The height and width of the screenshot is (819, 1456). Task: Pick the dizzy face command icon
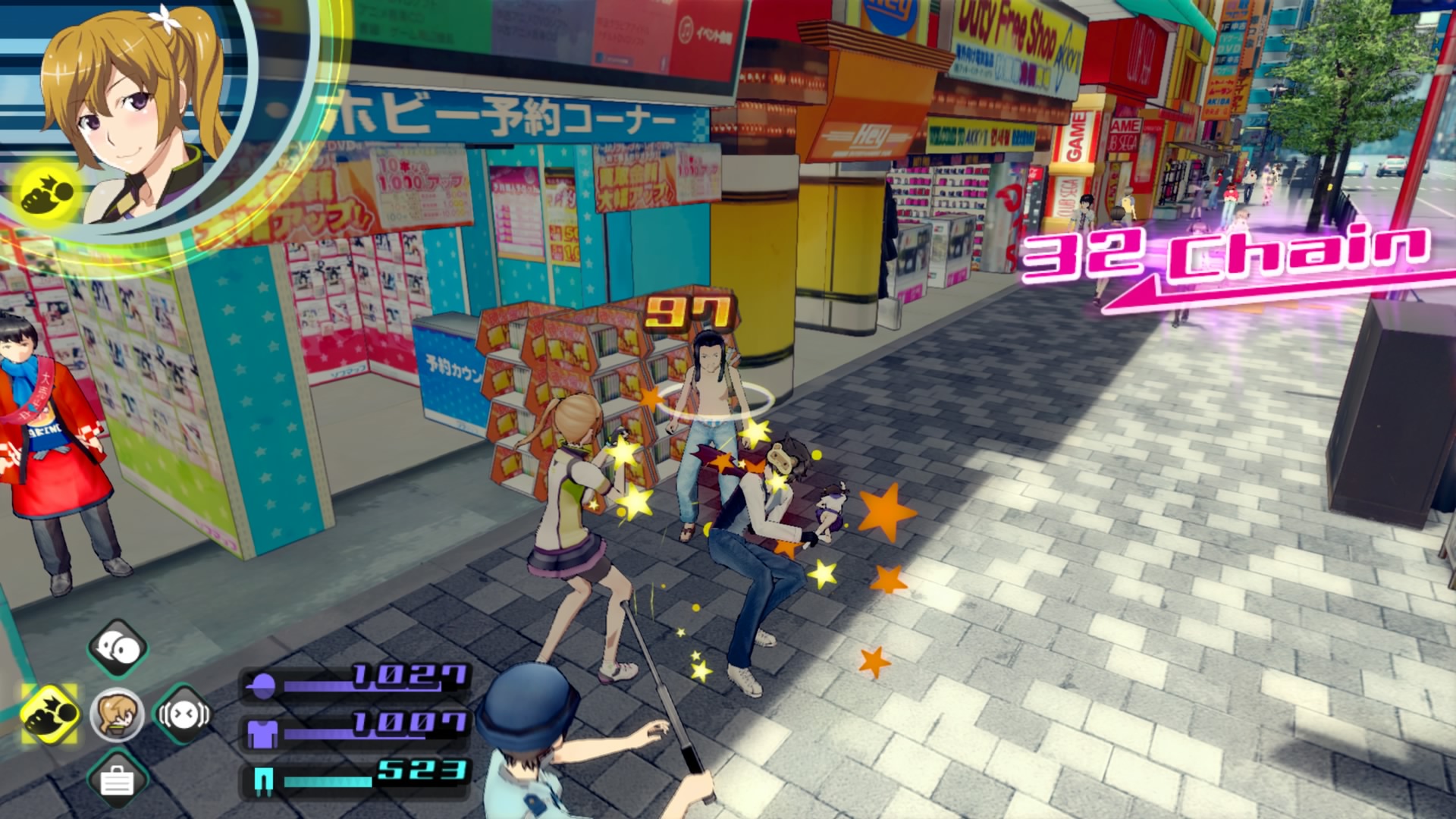pyautogui.click(x=183, y=714)
